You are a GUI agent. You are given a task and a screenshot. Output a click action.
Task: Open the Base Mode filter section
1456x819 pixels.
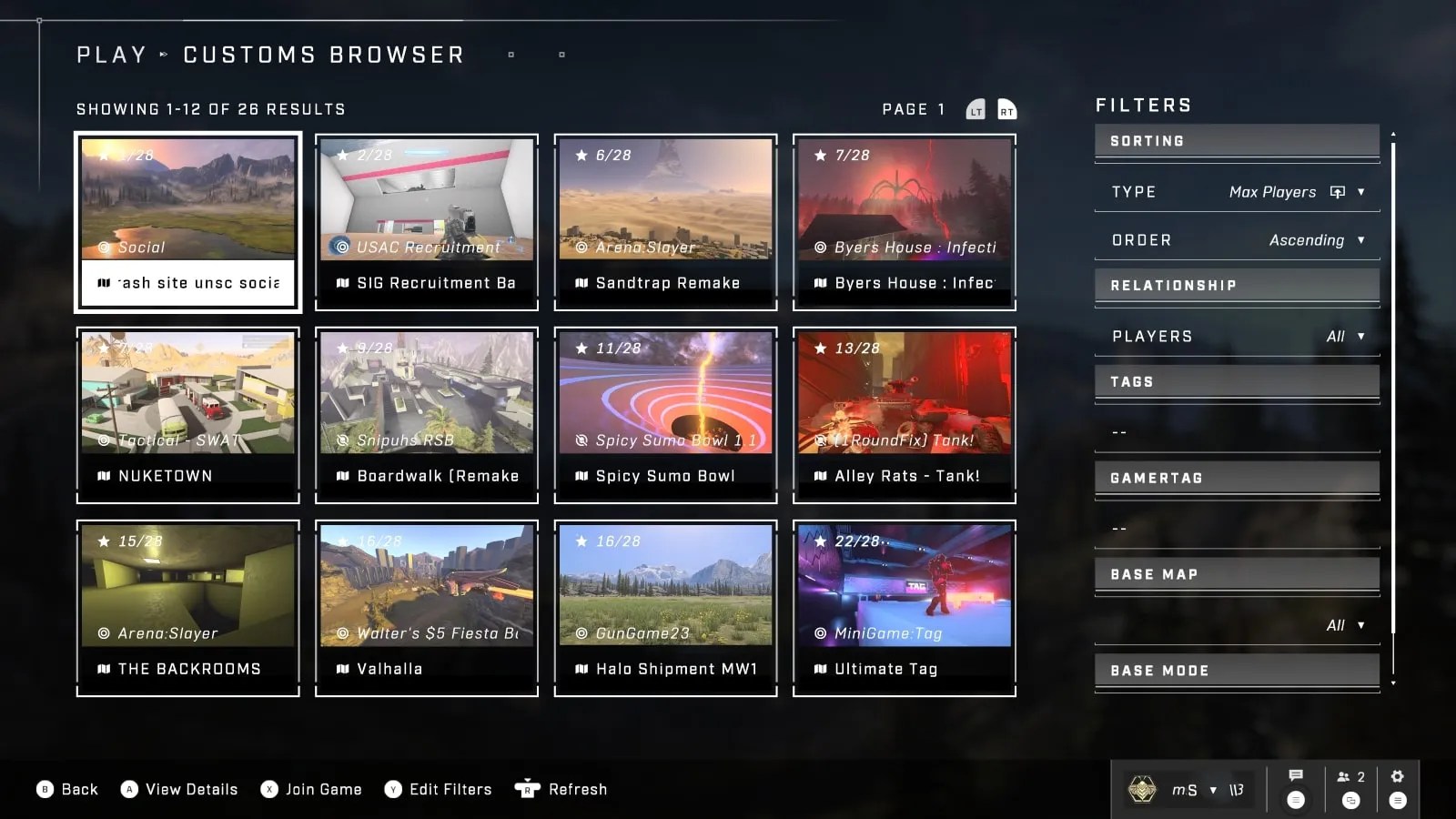pyautogui.click(x=1236, y=670)
